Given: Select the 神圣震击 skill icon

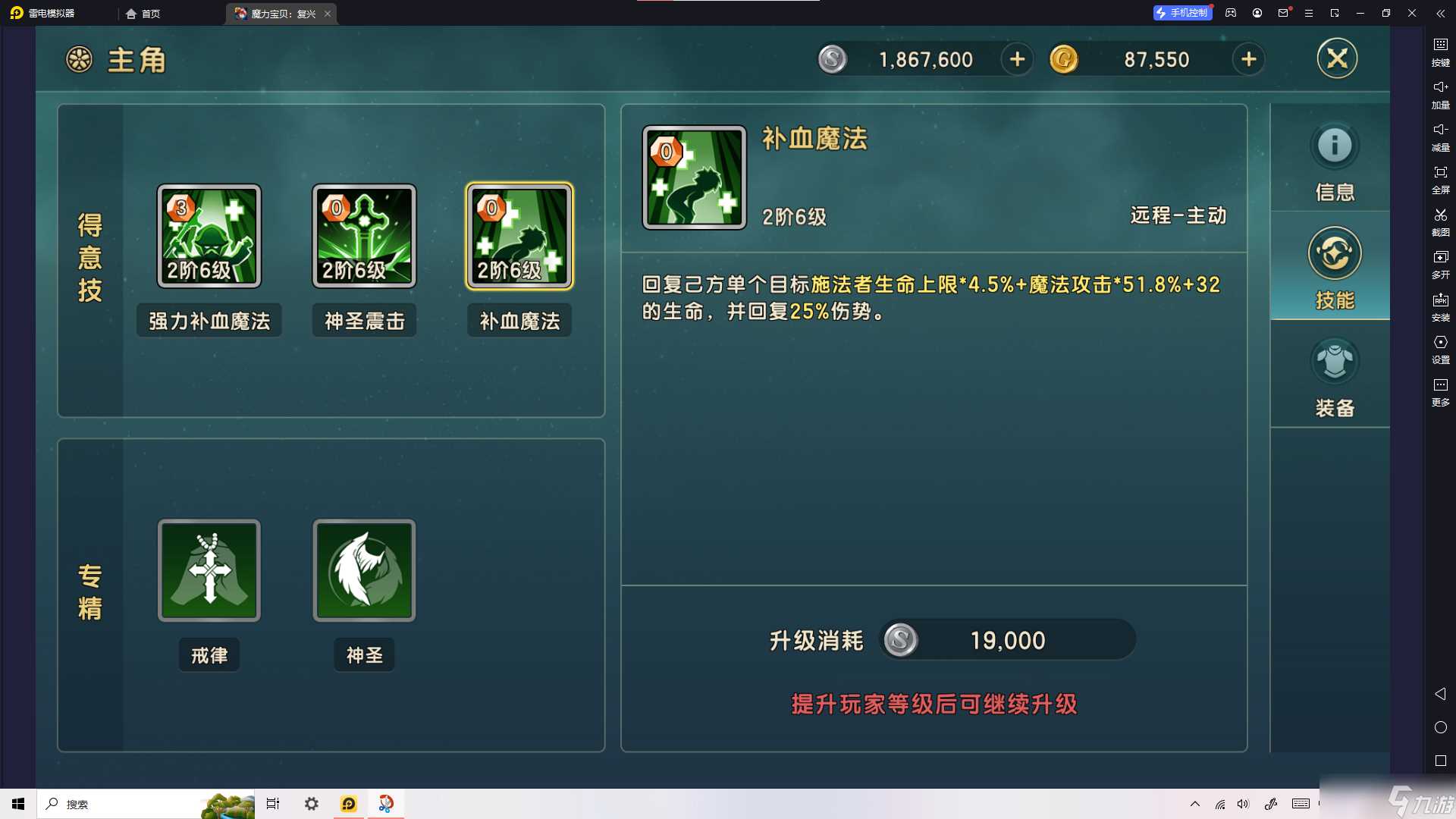Looking at the screenshot, I should (x=364, y=235).
